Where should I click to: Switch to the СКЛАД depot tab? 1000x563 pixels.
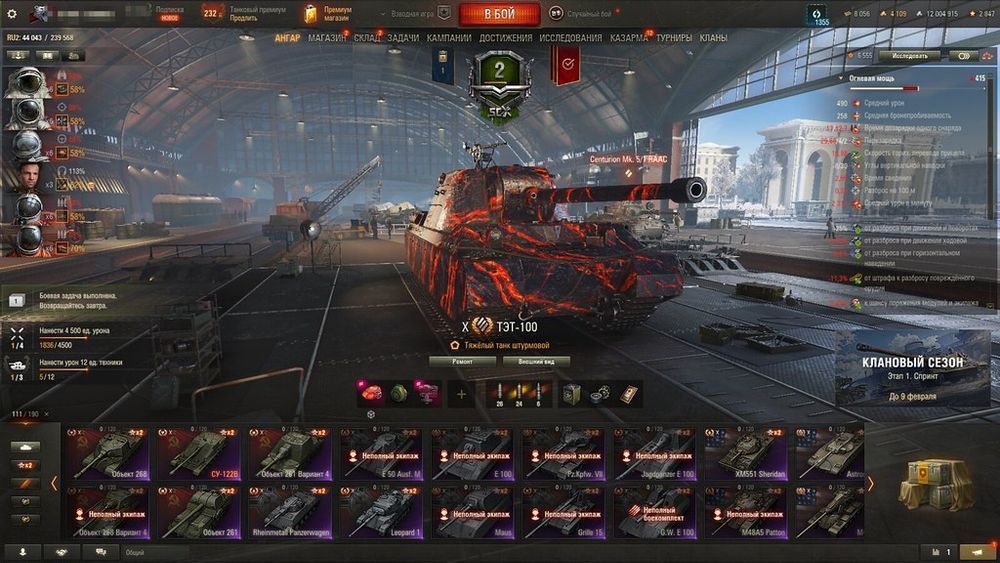click(x=367, y=38)
